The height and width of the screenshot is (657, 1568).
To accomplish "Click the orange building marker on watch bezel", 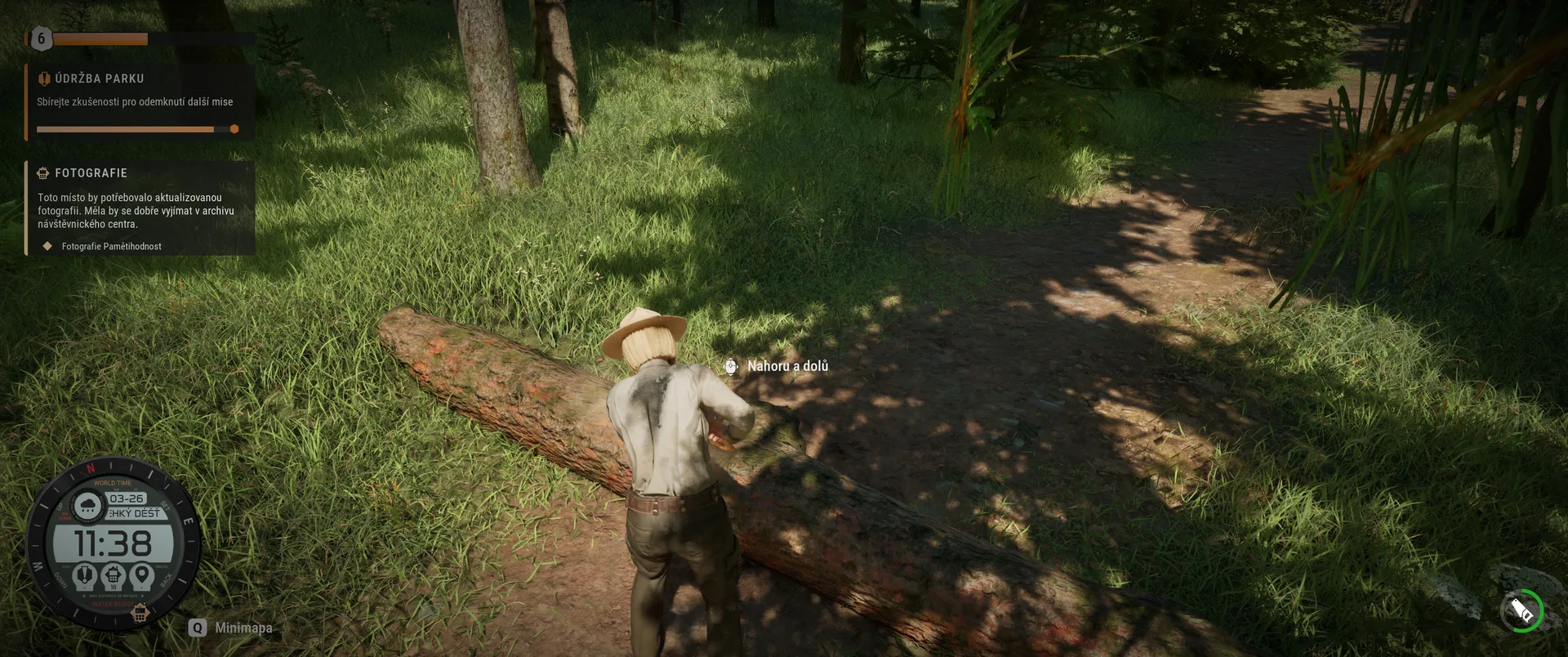I will pyautogui.click(x=140, y=614).
